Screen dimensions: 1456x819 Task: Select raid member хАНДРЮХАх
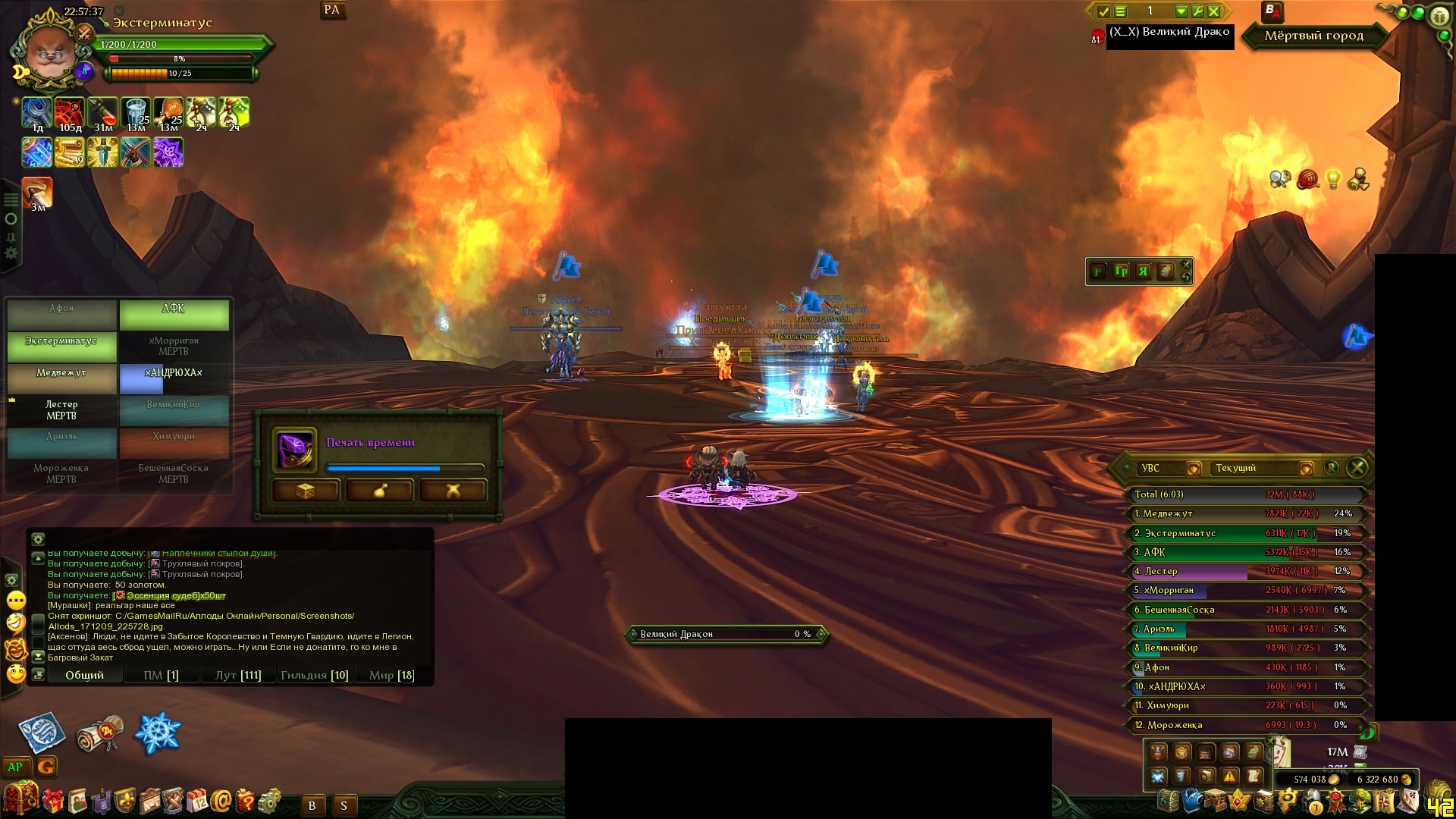174,378
